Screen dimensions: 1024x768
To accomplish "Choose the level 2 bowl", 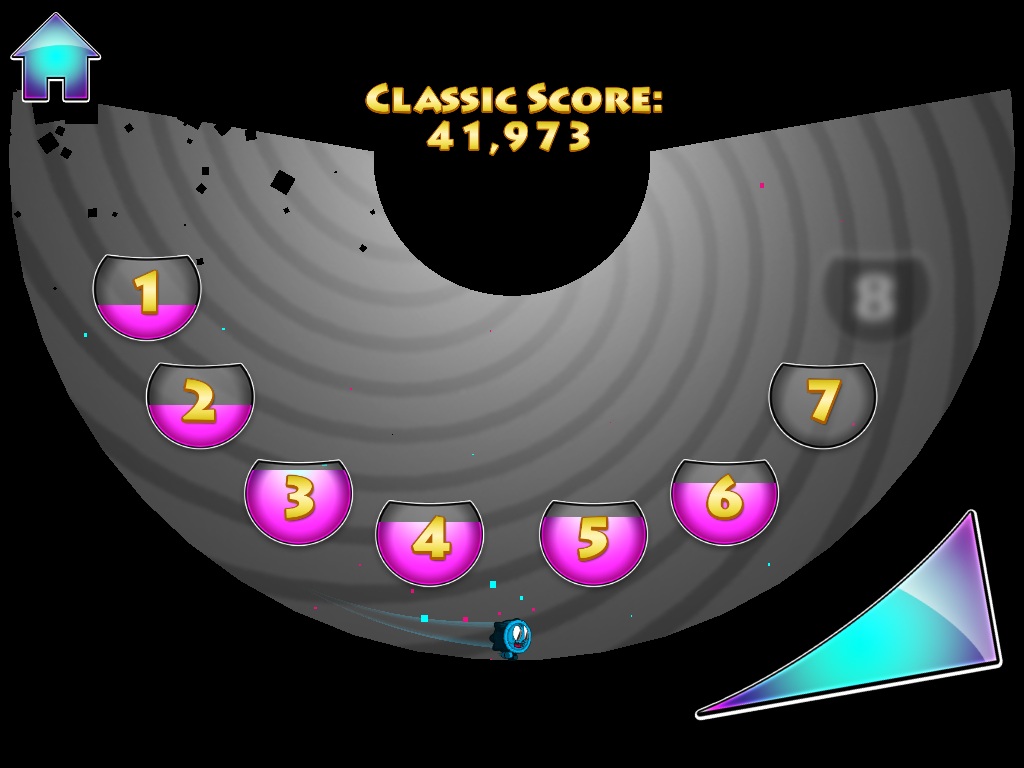I will coord(200,404).
